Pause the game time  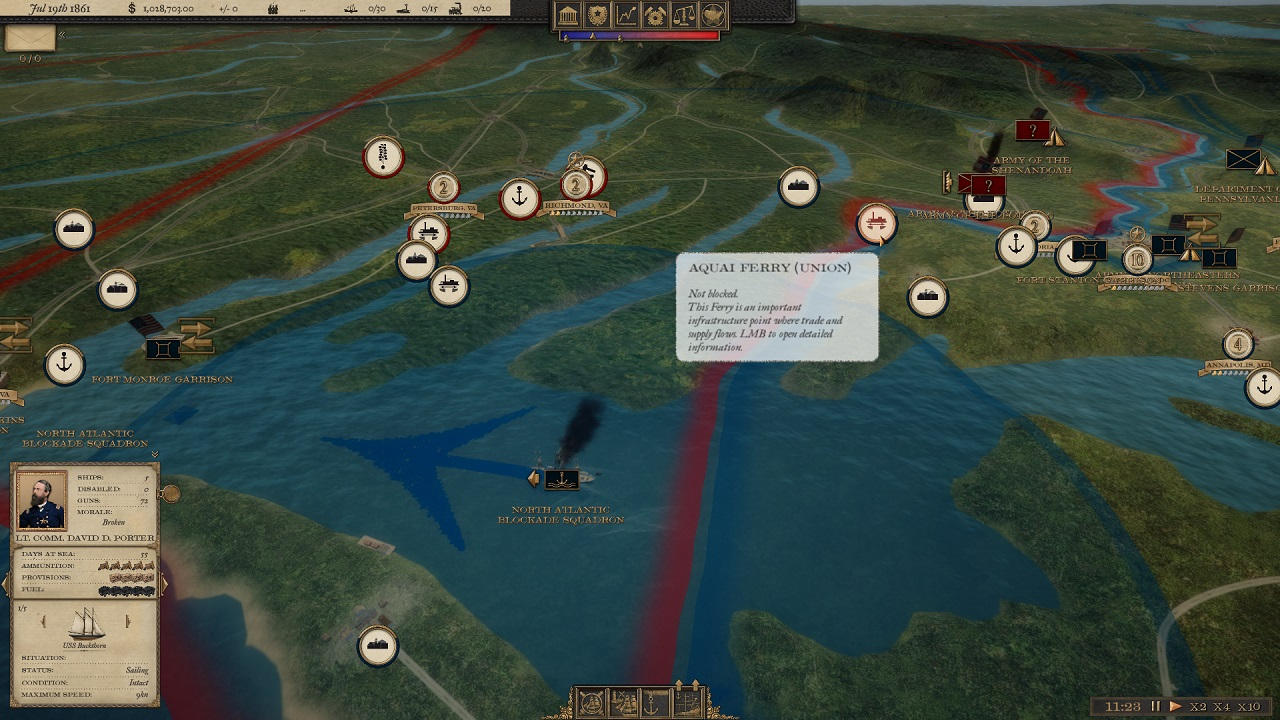tap(1156, 706)
